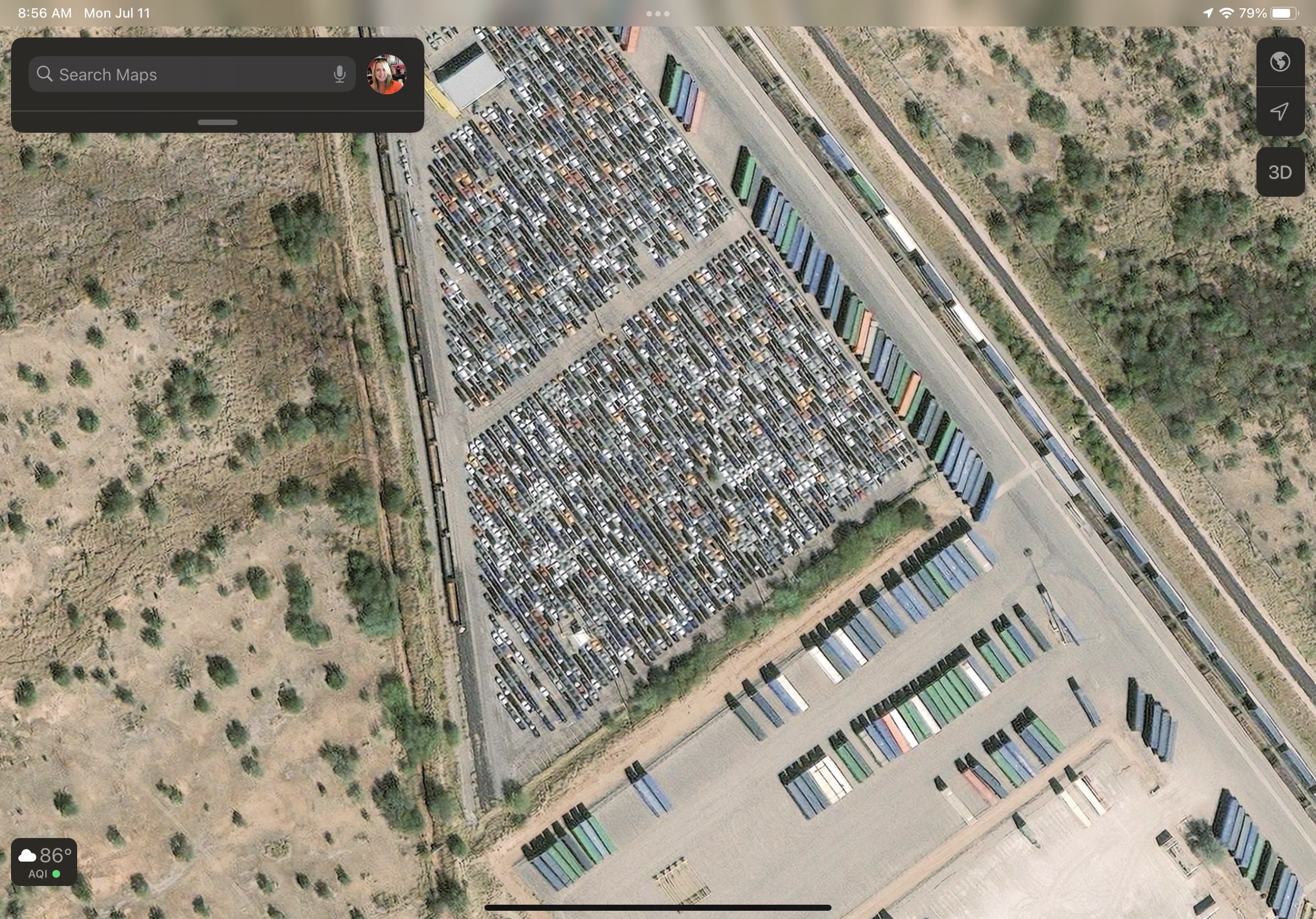The width and height of the screenshot is (1316, 919).
Task: Open map mode globe button
Action: [x=1280, y=62]
